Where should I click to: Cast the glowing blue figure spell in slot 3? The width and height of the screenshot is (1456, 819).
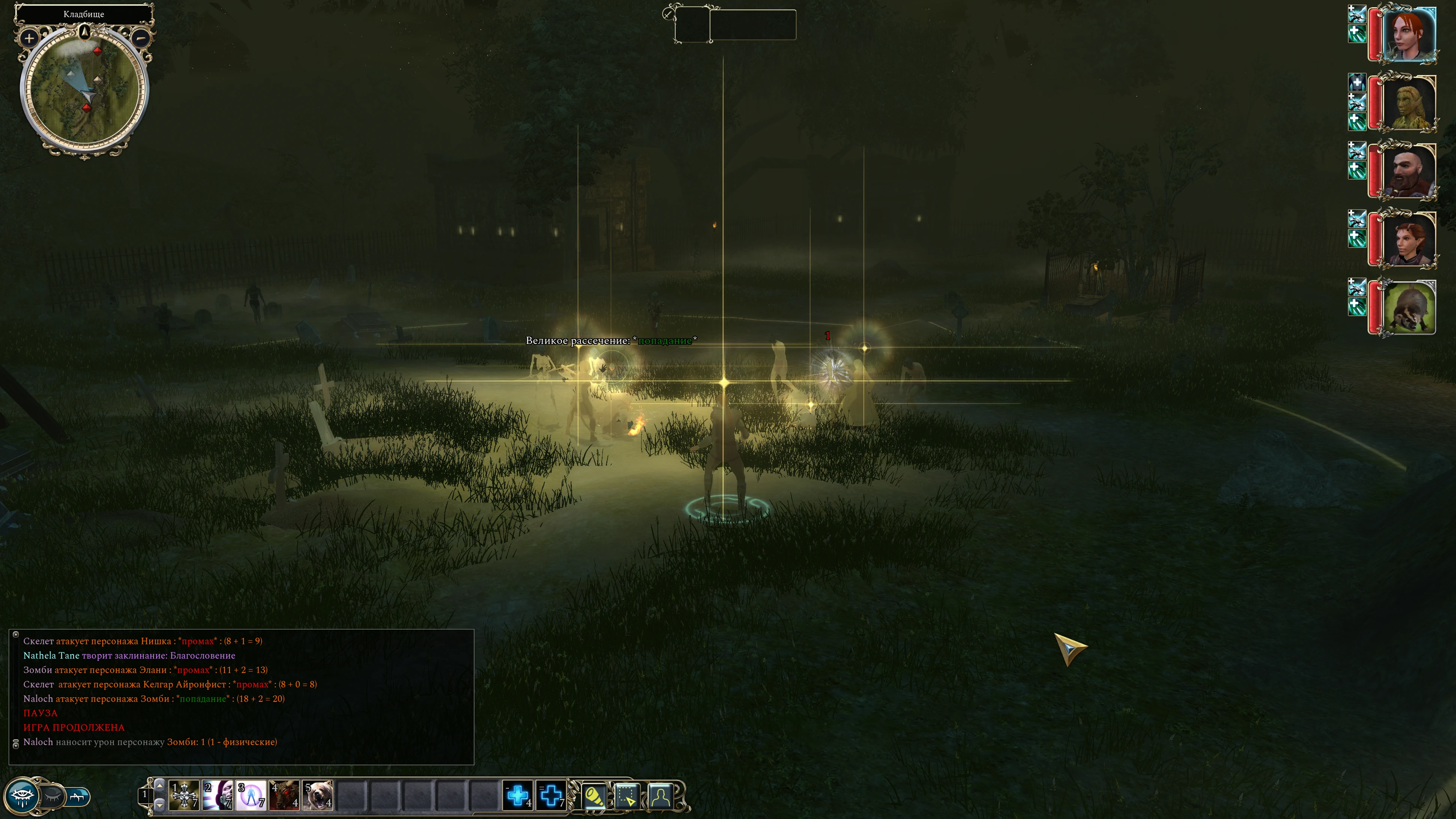pos(251,796)
